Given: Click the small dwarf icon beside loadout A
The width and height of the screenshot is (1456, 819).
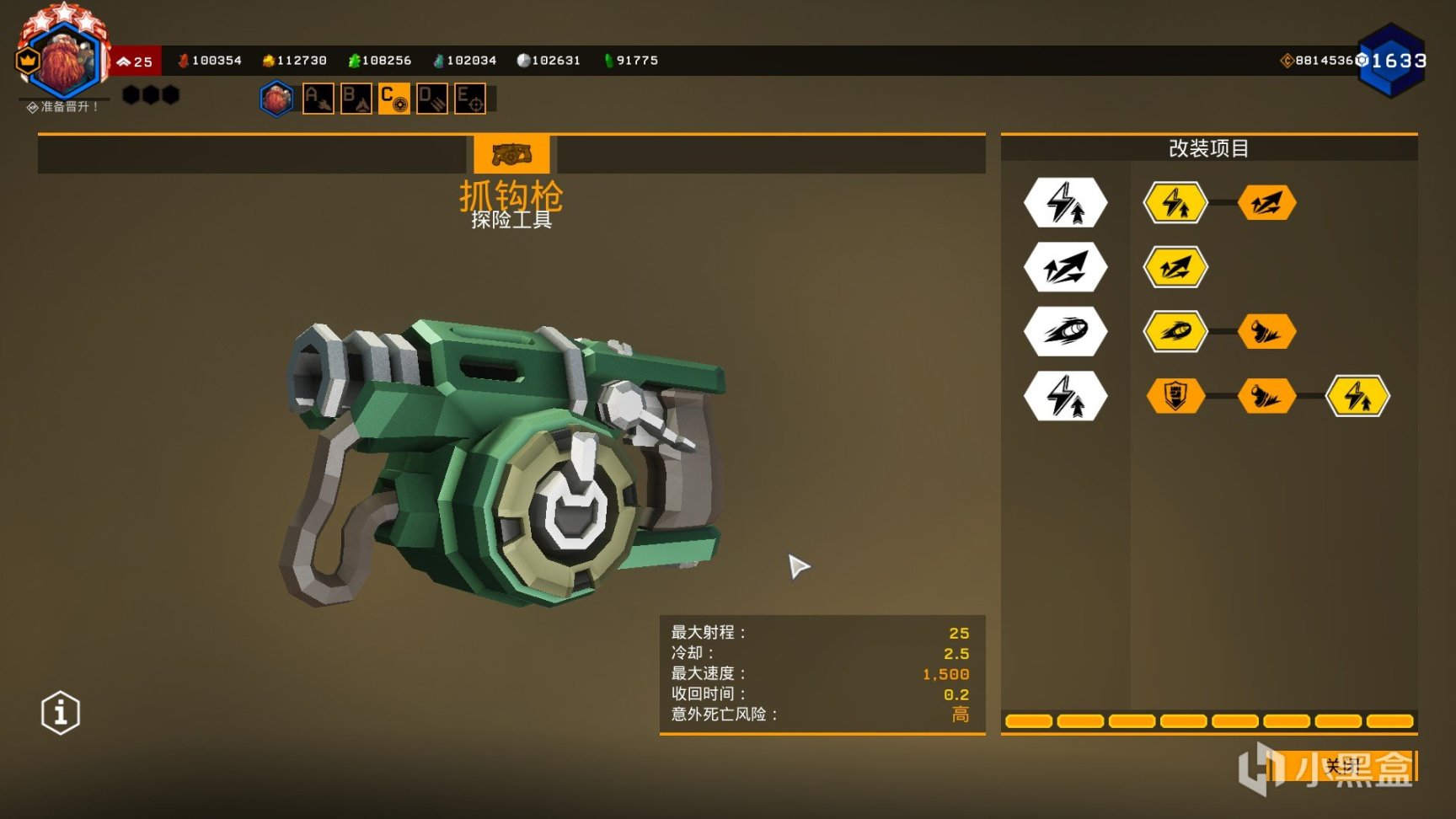Looking at the screenshot, I should click(x=276, y=99).
